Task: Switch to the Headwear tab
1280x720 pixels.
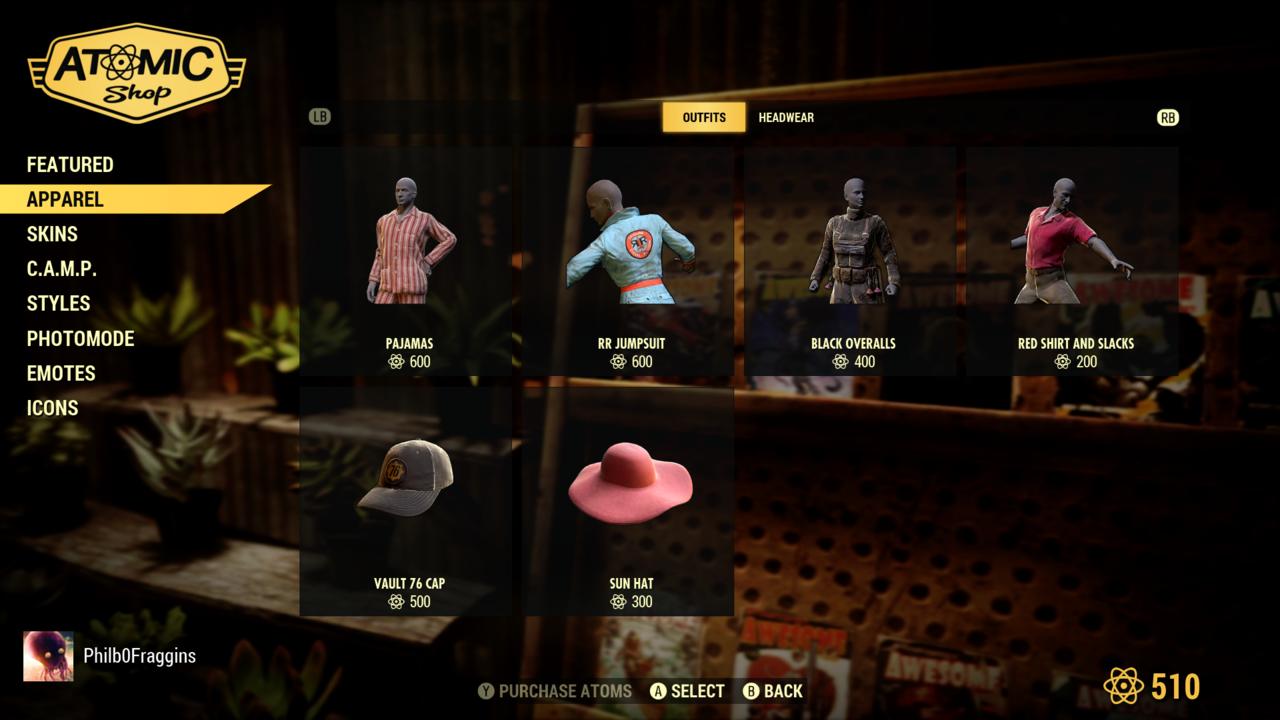Action: (x=786, y=117)
